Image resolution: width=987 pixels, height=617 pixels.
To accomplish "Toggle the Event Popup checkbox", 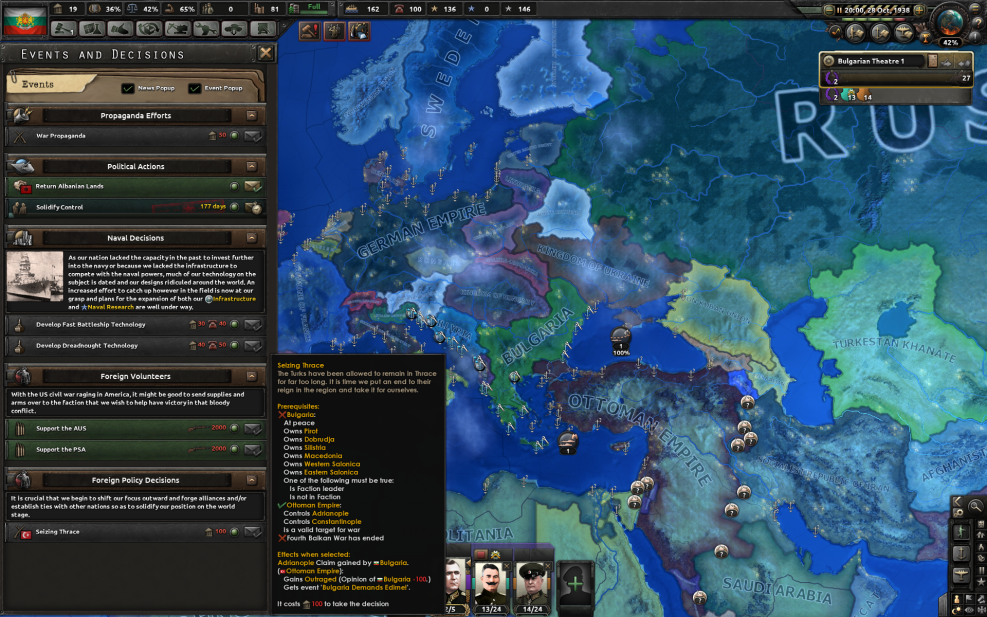I will (195, 88).
